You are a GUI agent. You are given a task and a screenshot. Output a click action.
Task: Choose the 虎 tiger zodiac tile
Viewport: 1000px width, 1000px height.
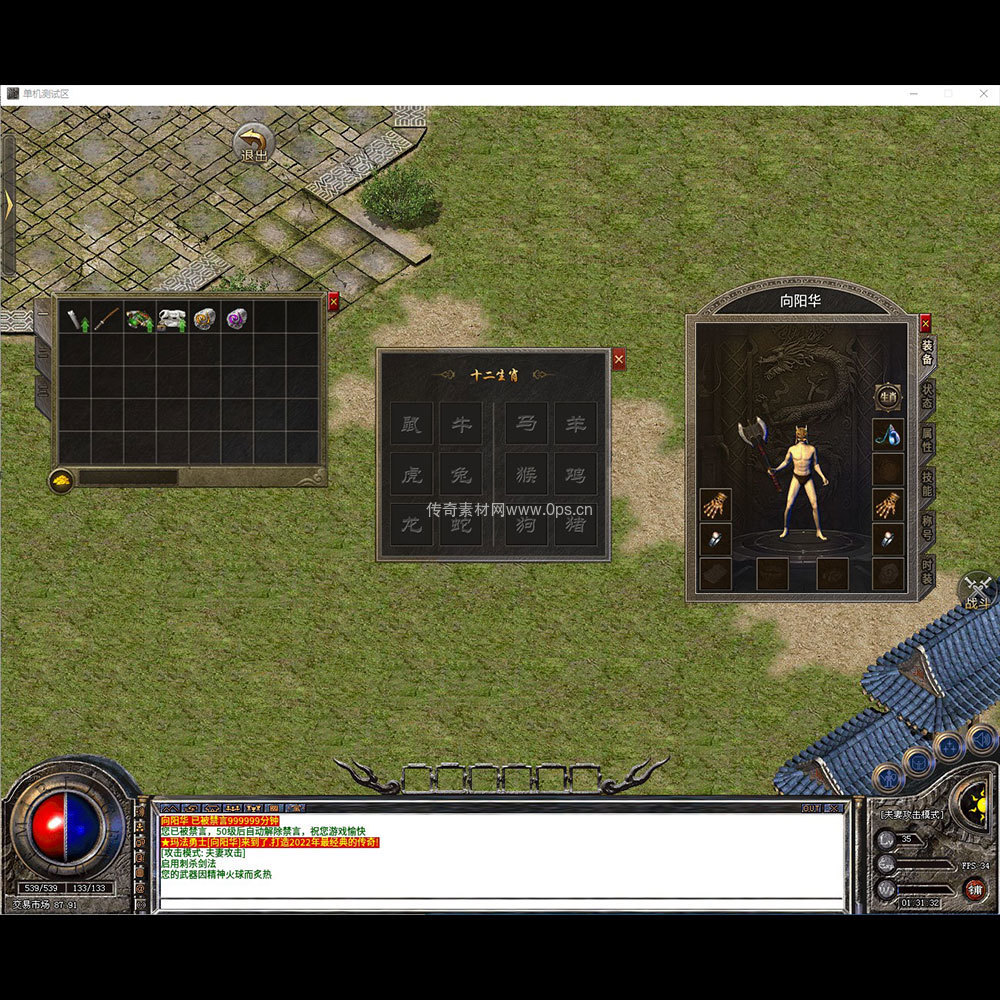point(411,474)
